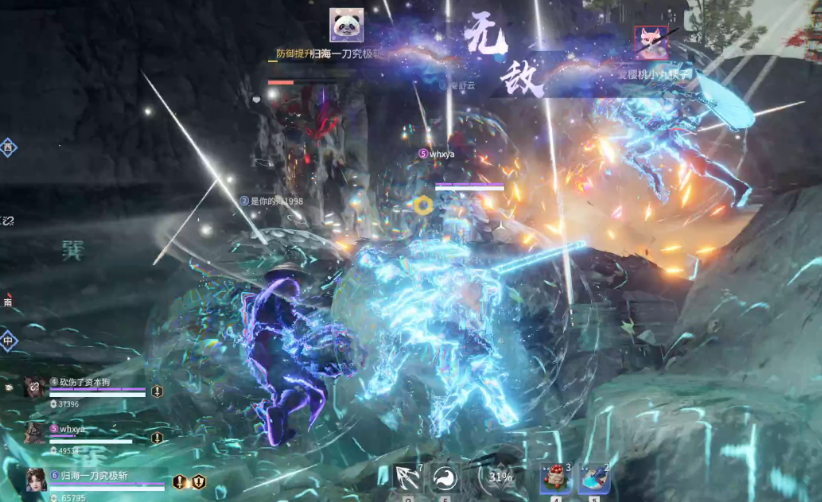Trigger the 31% ultimate ability gauge
This screenshot has width=822, height=502.
click(499, 477)
